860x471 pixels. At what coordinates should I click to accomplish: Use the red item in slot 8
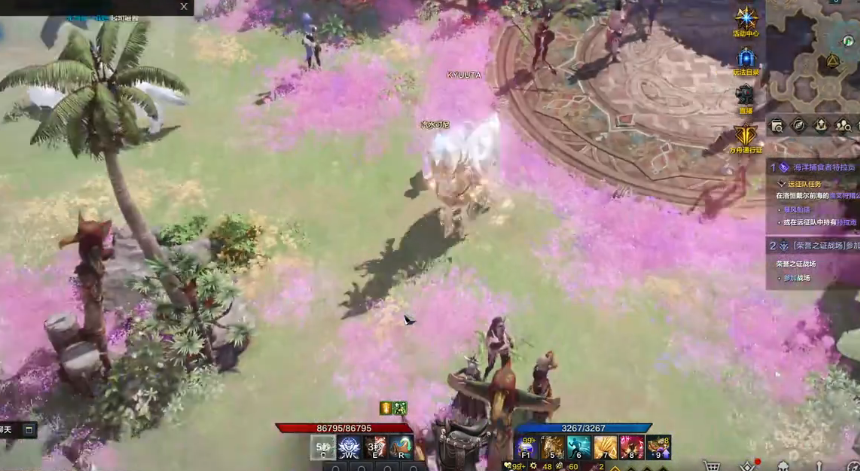click(x=631, y=447)
